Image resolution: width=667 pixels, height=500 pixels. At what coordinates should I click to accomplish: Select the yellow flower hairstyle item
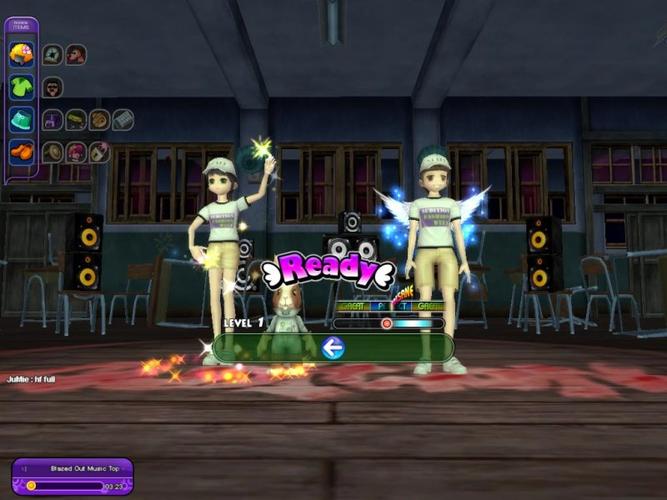tap(22, 54)
